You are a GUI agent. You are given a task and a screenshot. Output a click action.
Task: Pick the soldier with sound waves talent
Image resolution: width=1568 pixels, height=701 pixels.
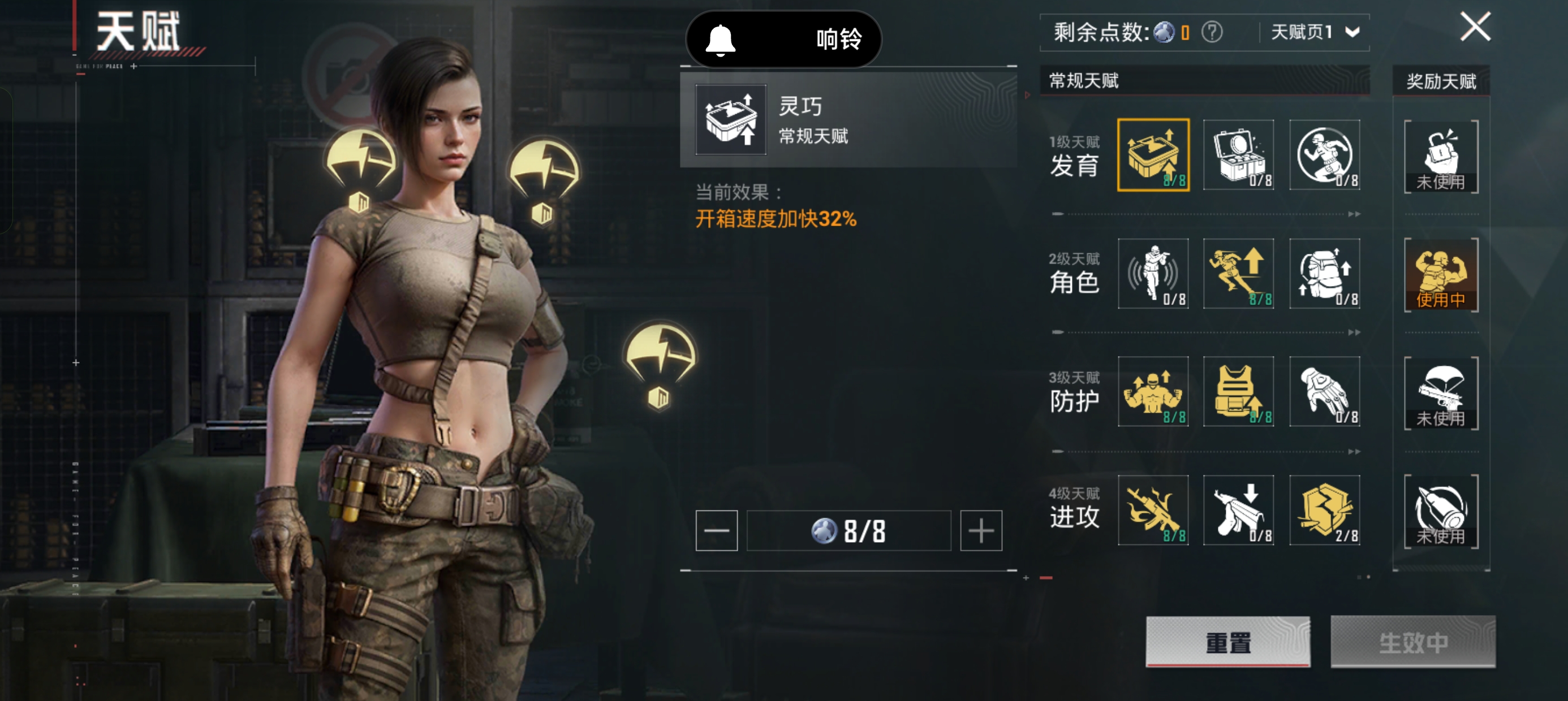click(1153, 274)
